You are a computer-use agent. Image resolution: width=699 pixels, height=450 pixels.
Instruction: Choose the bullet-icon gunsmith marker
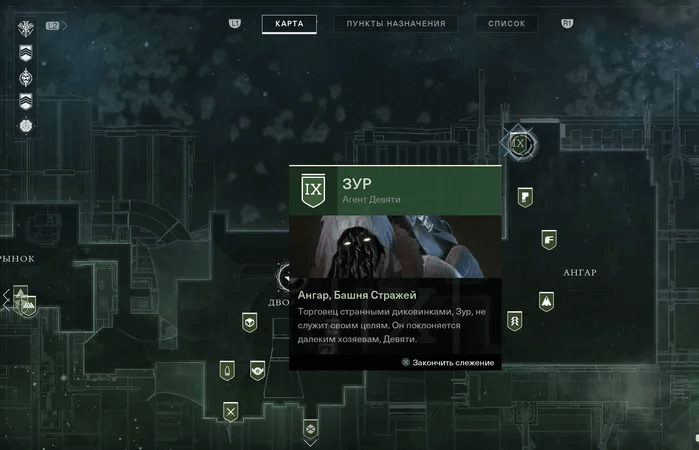point(227,371)
